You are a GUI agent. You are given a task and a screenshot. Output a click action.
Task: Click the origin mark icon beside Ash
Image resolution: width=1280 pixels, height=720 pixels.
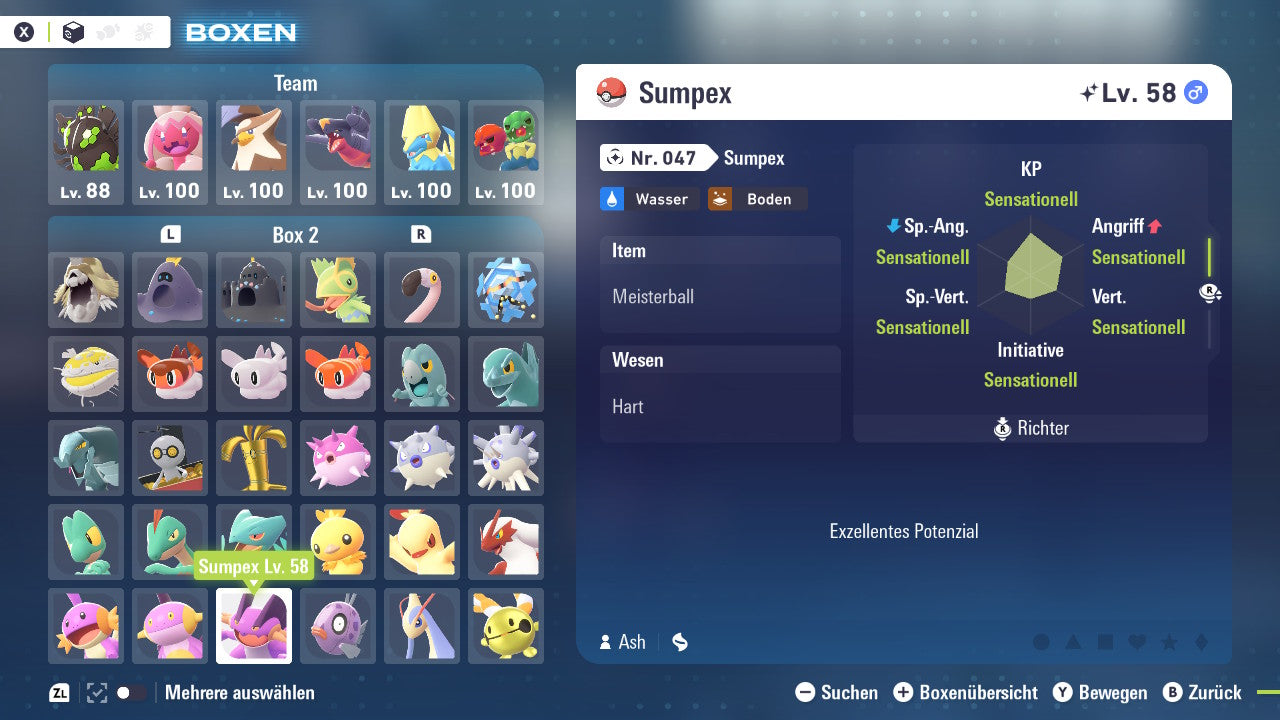pyautogui.click(x=679, y=642)
